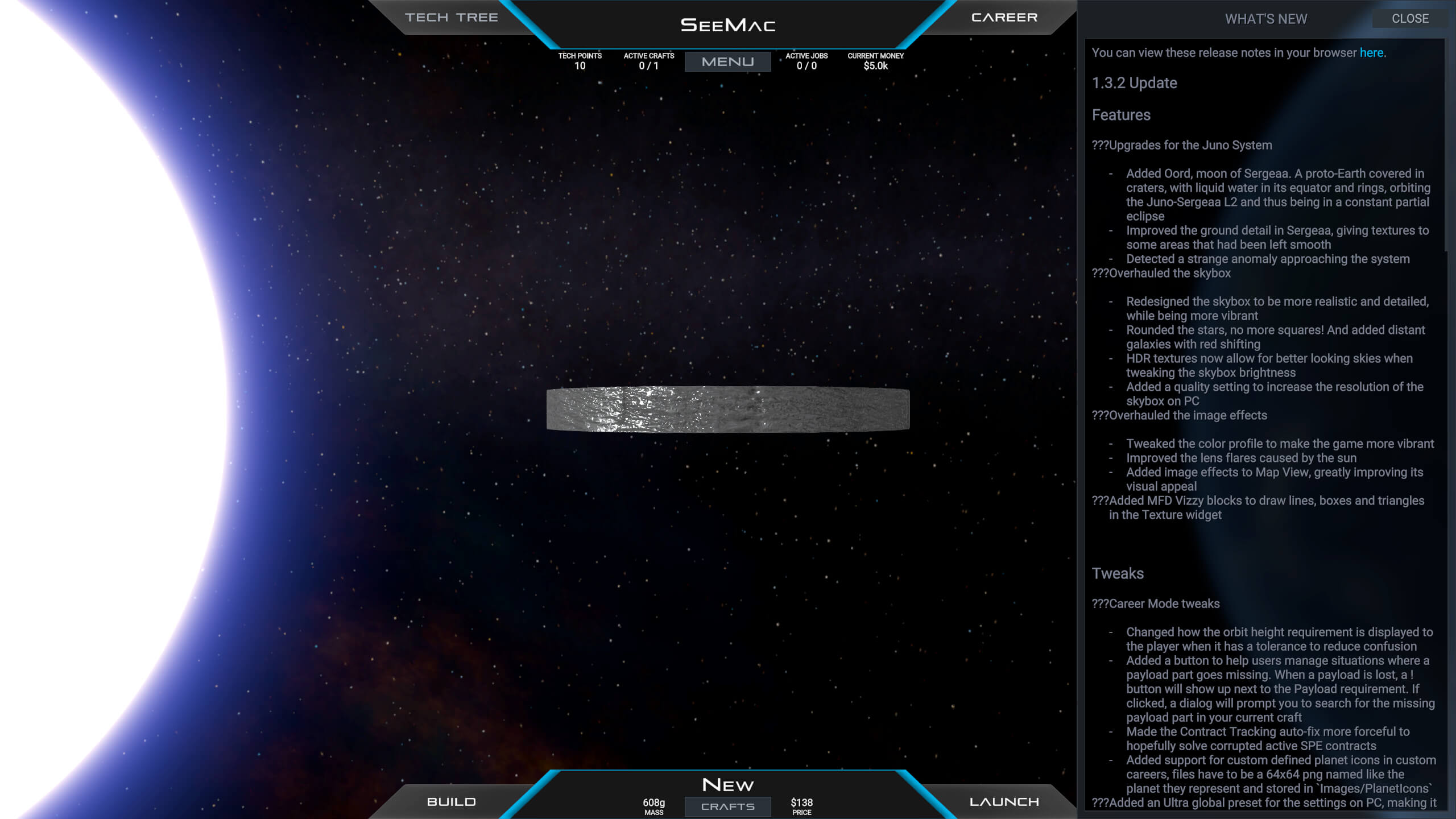
Task: Open the Tech Tree screen
Action: point(451,18)
